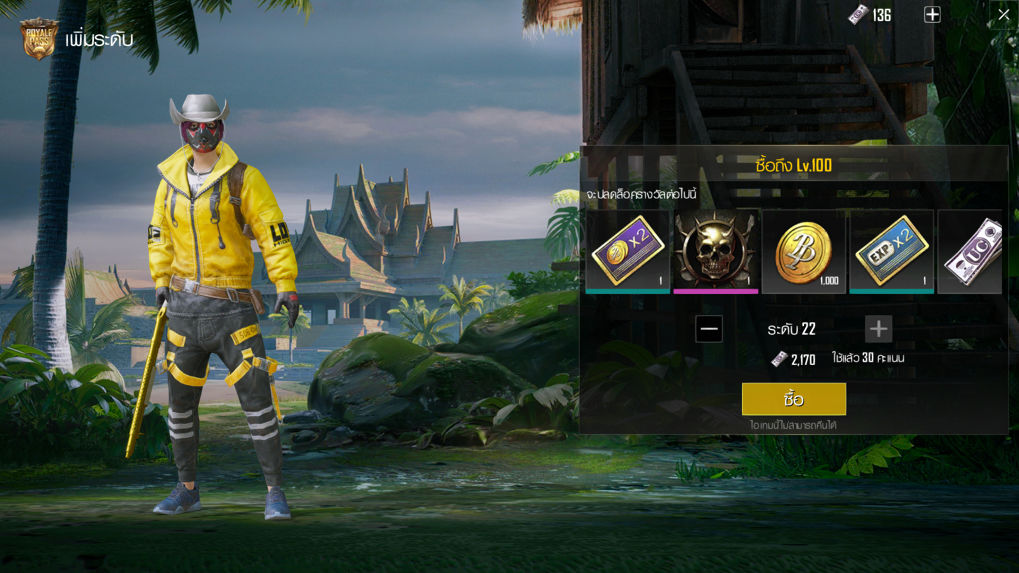This screenshot has width=1019, height=573.
Task: Close the level purchase screen
Action: click(1003, 15)
